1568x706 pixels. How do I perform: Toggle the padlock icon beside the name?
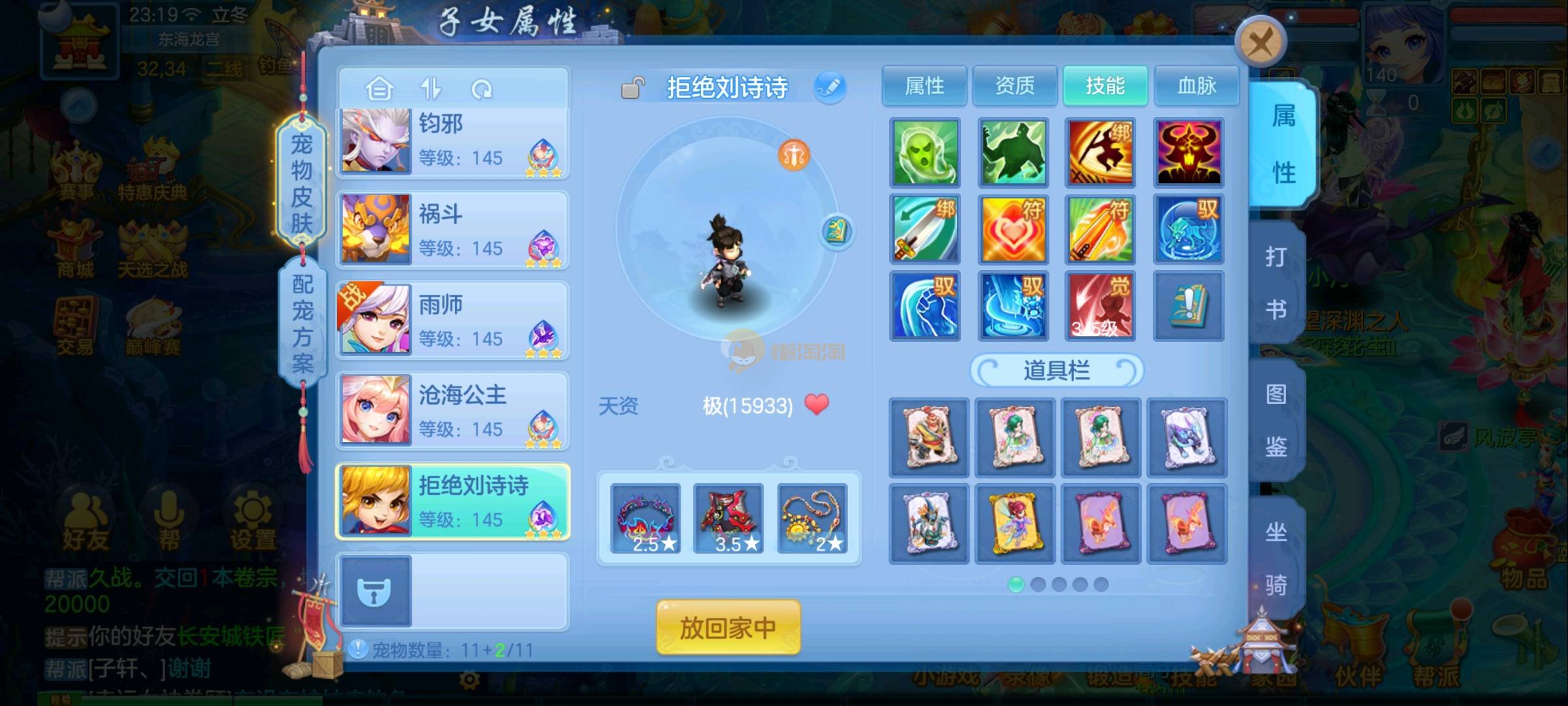pyautogui.click(x=632, y=88)
